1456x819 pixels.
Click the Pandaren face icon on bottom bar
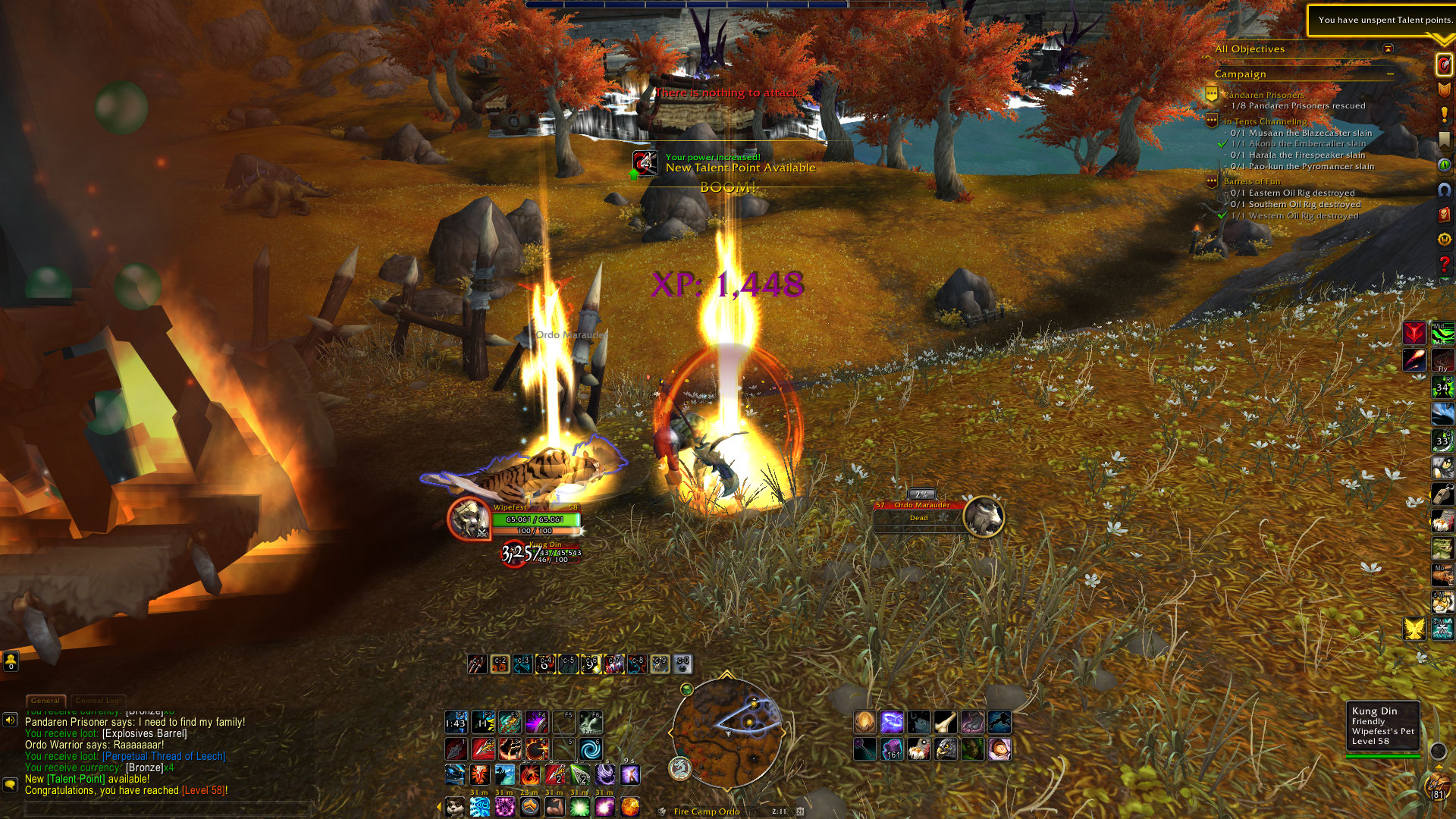[x=455, y=807]
